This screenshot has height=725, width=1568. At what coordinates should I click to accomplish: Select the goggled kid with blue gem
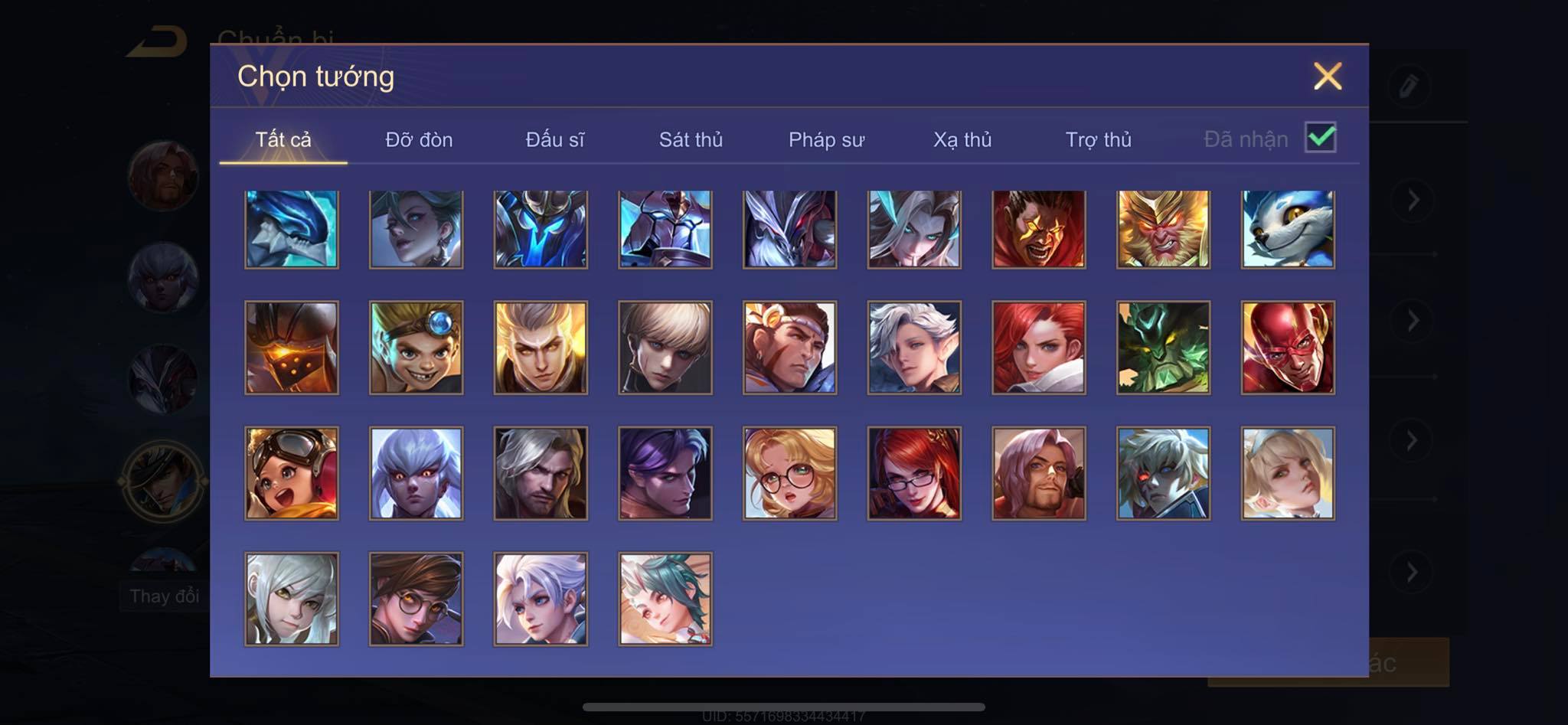pyautogui.click(x=416, y=348)
